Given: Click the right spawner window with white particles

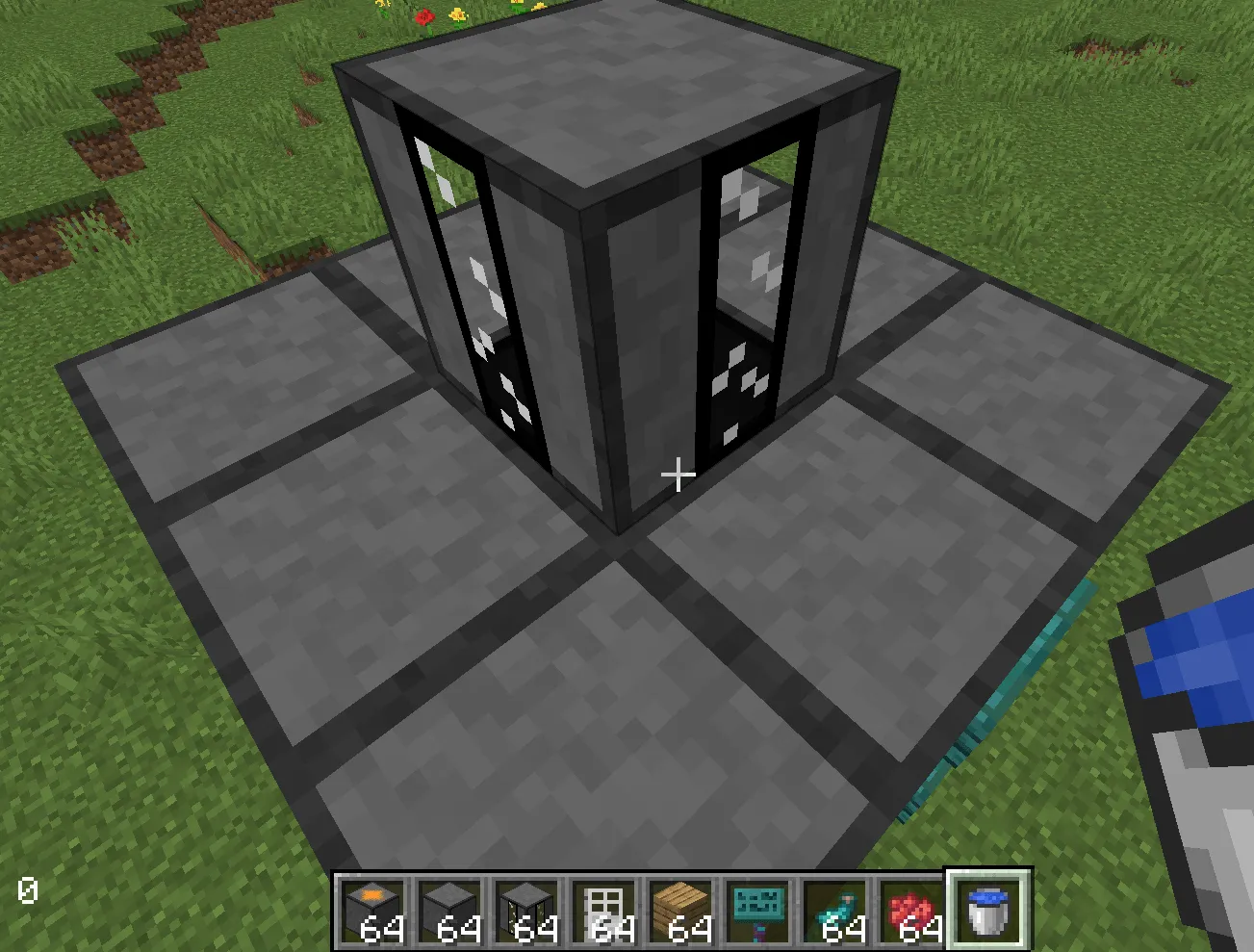Looking at the screenshot, I should (x=746, y=308).
